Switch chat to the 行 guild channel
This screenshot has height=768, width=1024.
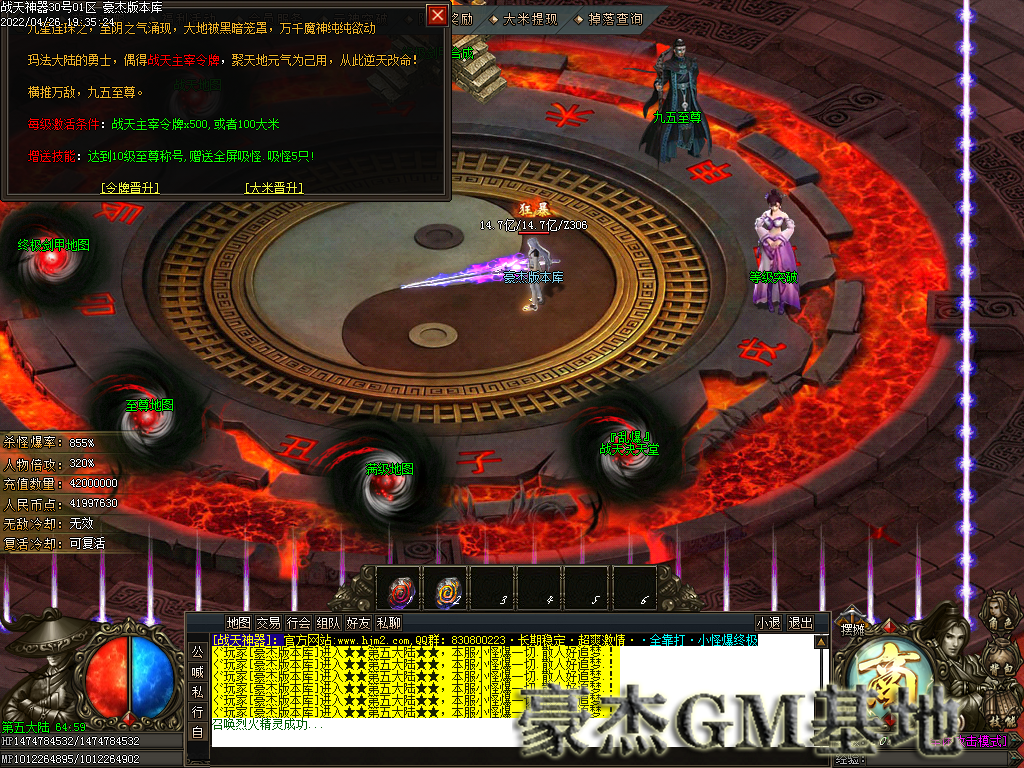coord(197,711)
